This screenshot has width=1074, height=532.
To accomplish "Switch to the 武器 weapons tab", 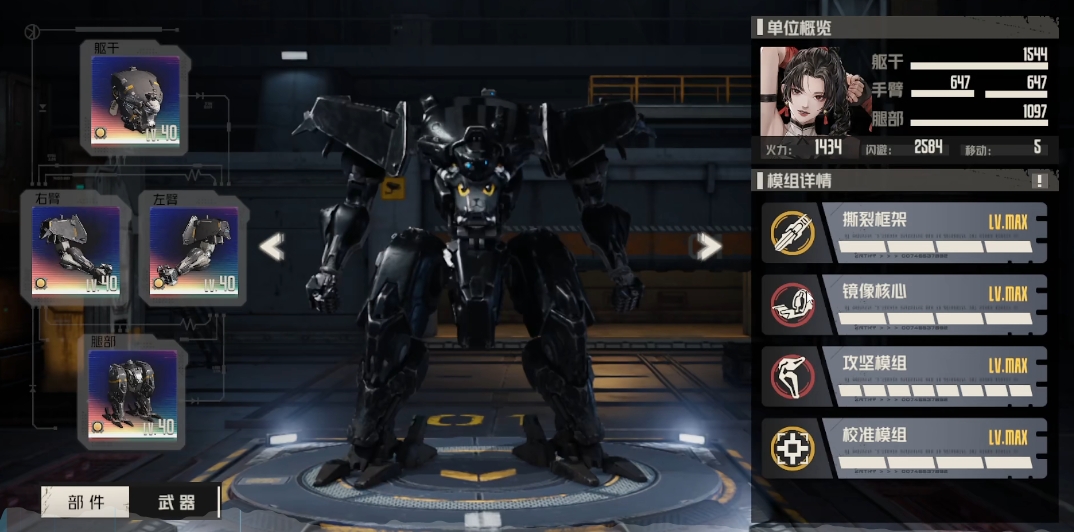I will point(176,502).
